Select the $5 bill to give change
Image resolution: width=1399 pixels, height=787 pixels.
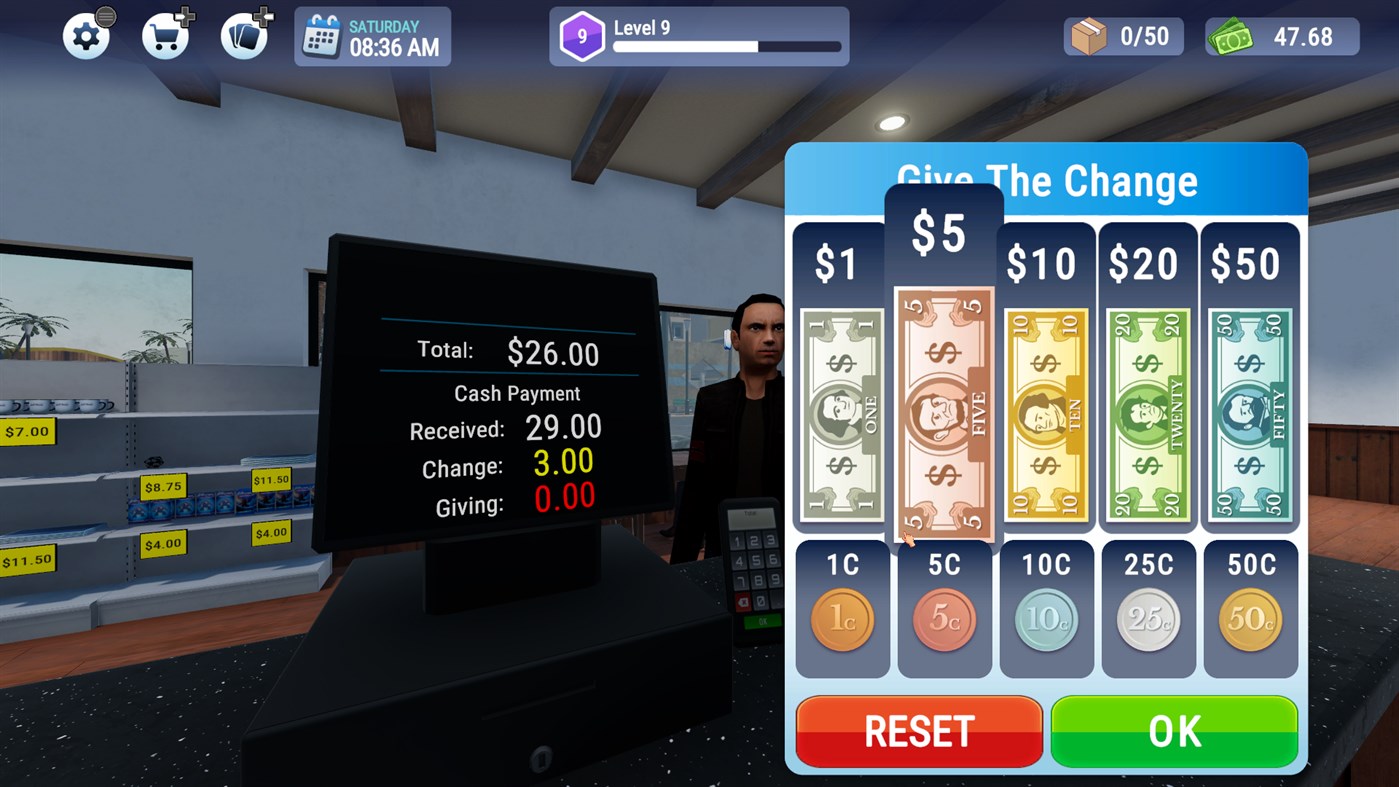pos(943,410)
